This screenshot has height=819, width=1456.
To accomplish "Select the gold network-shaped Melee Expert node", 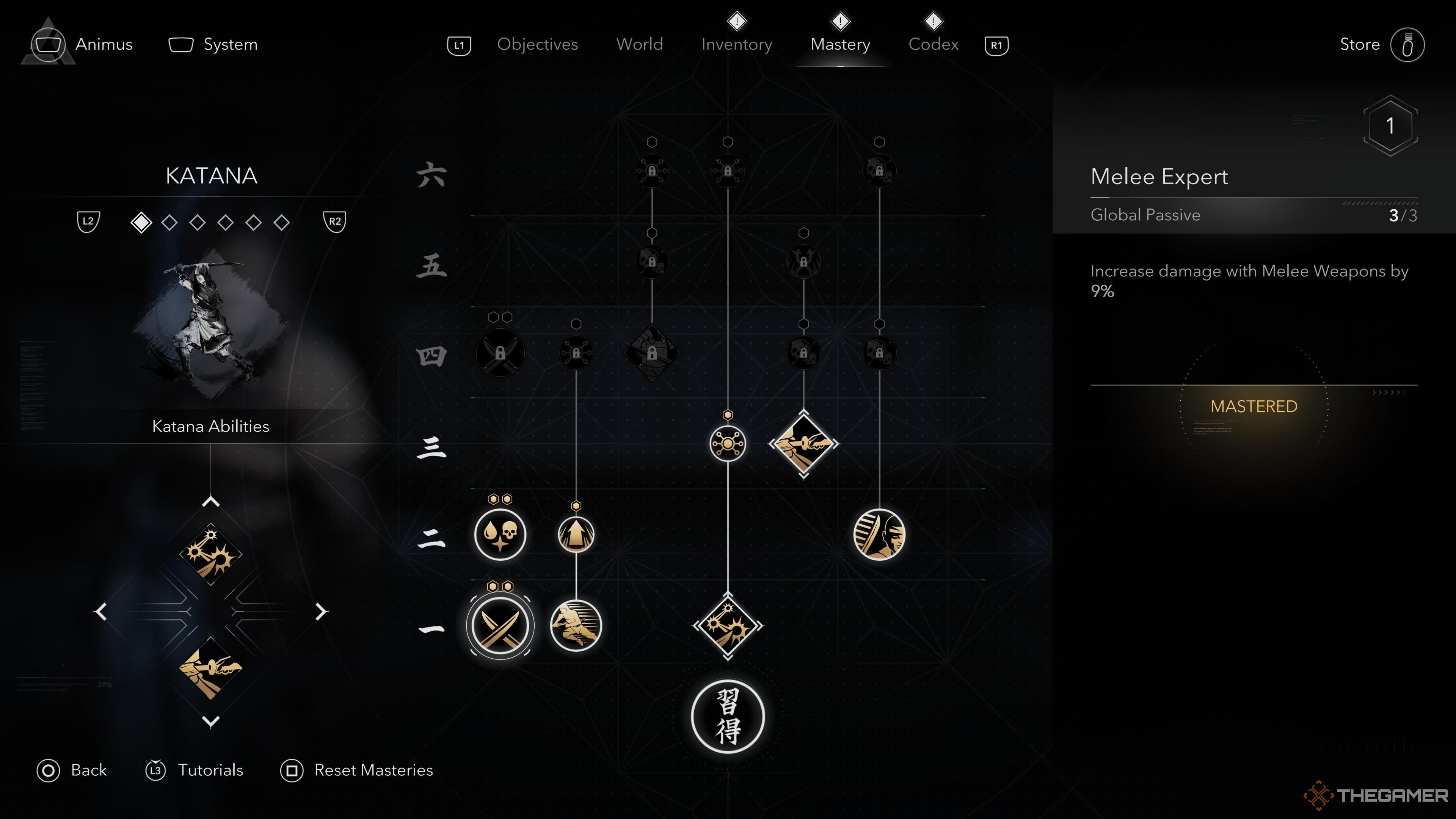I will point(728,444).
